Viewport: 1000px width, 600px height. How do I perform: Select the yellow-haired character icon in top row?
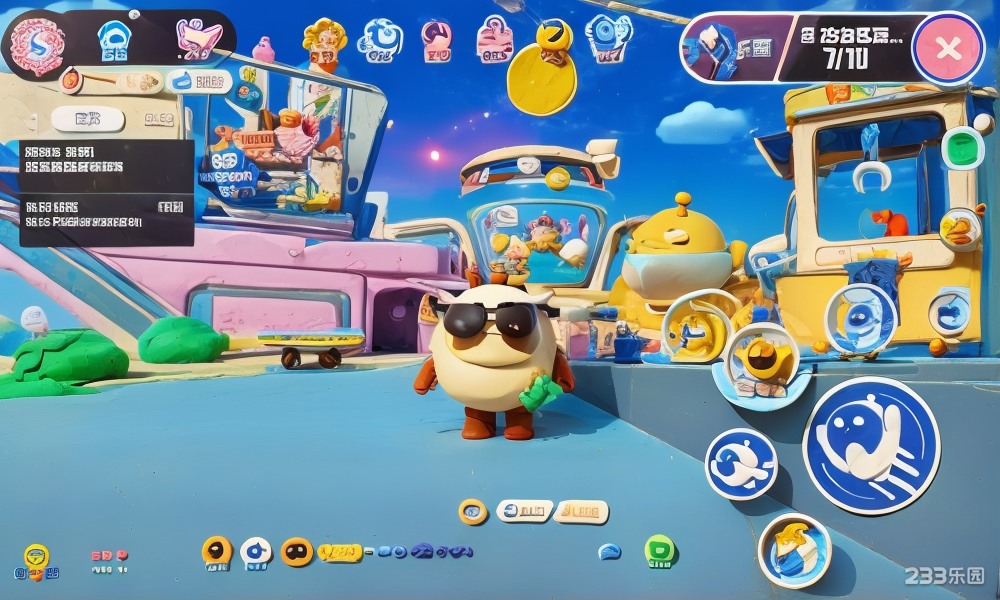[324, 42]
